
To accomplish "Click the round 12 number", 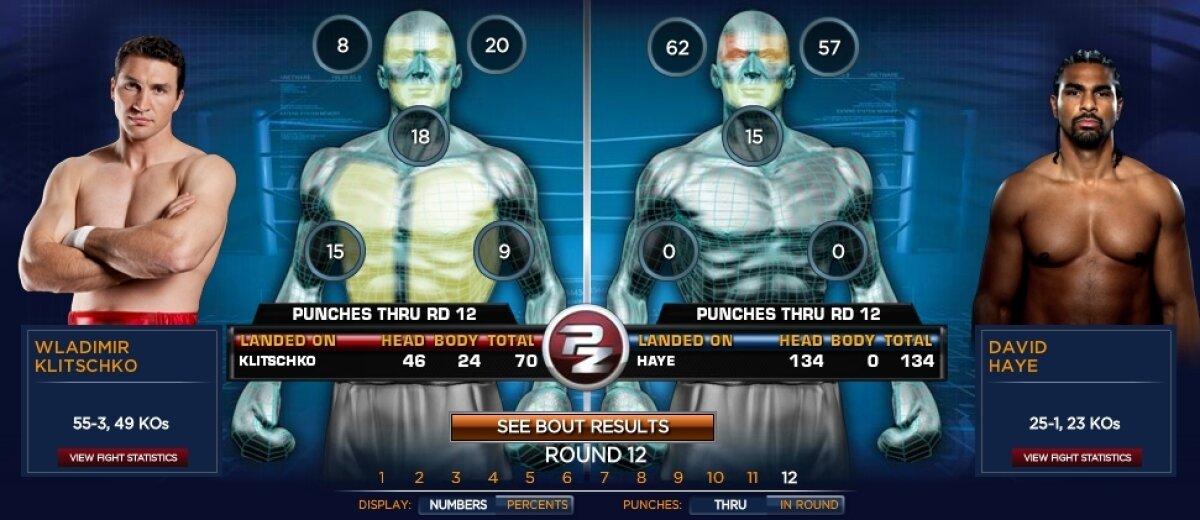I will pos(790,478).
